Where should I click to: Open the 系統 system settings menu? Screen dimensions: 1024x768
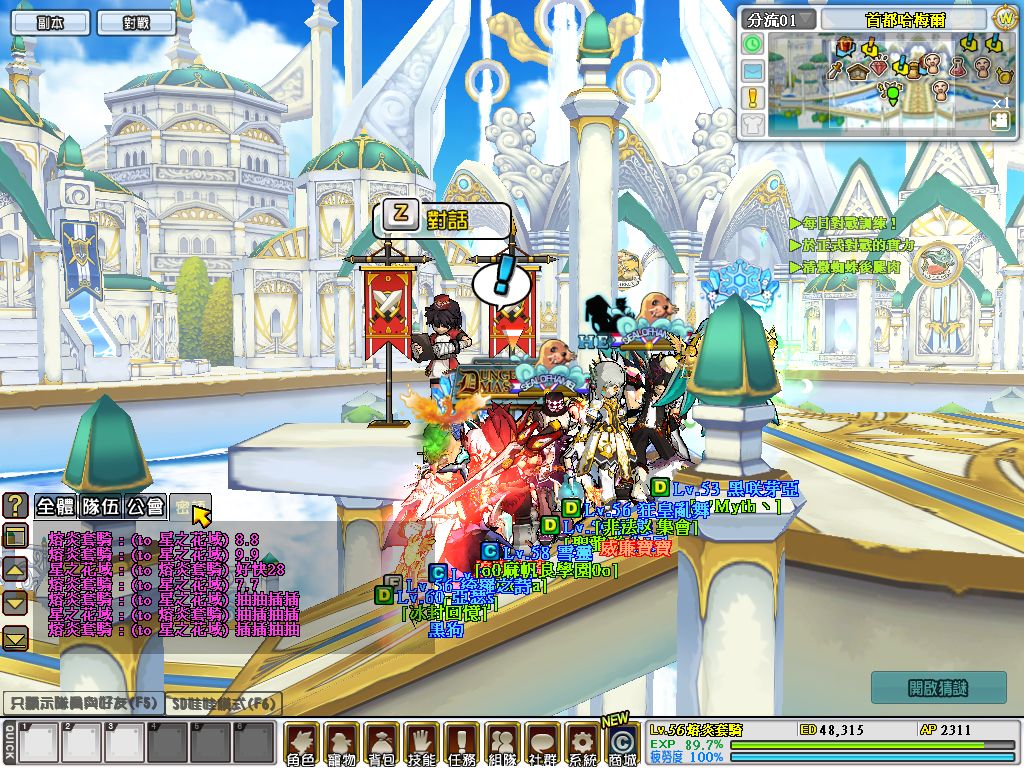coord(581,743)
